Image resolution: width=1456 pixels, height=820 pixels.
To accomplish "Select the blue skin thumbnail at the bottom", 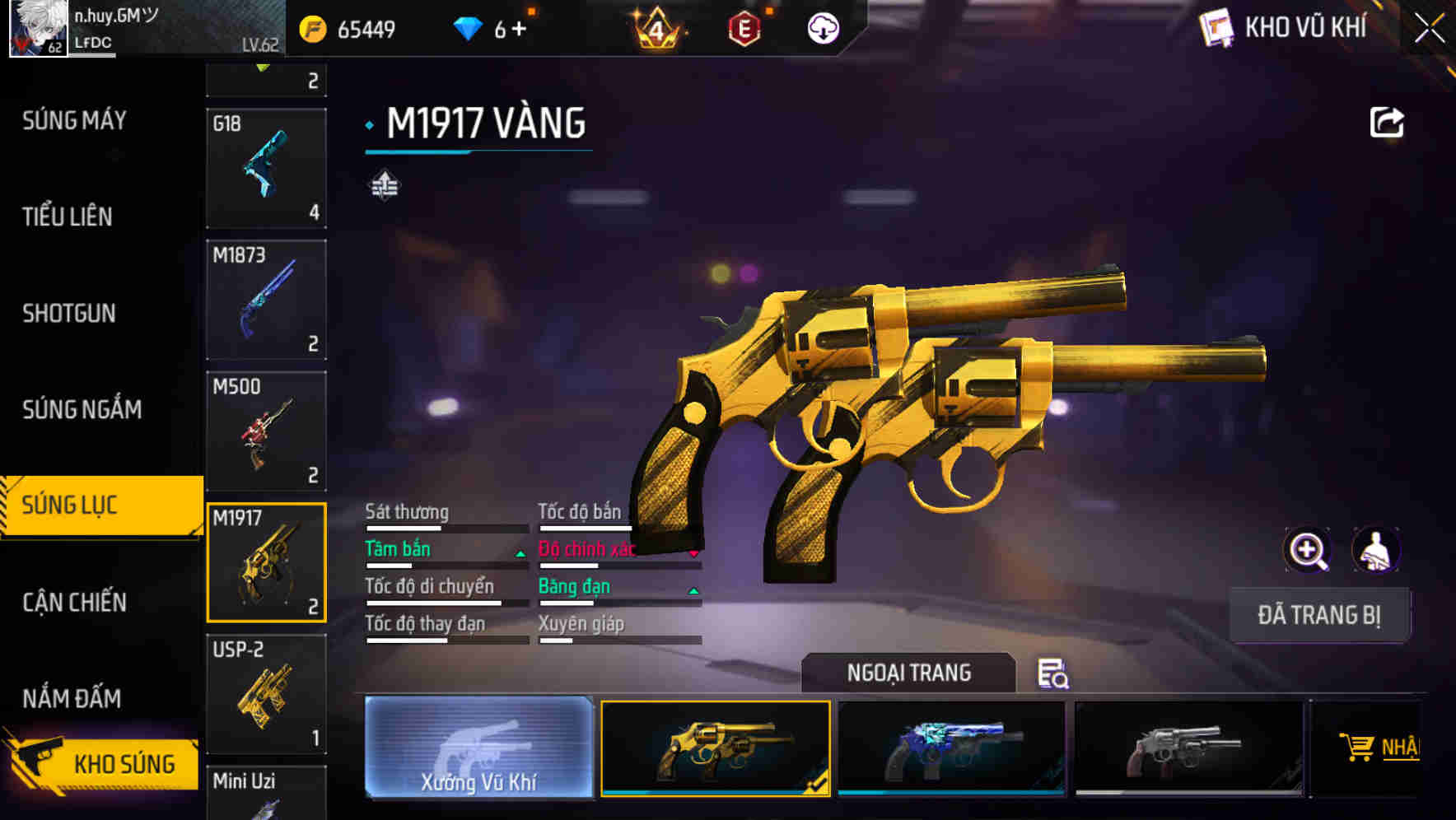I will tap(951, 748).
